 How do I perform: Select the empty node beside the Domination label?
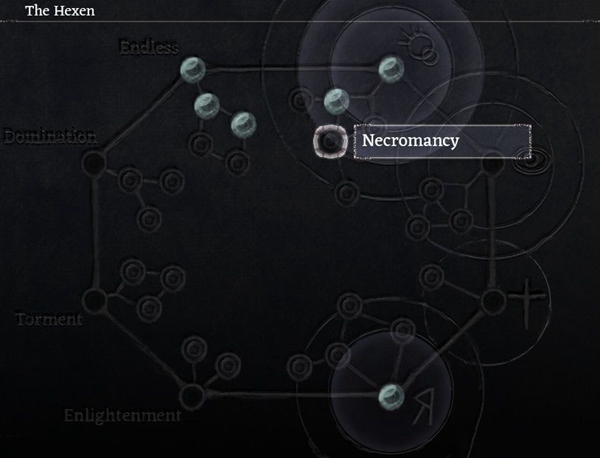tap(94, 161)
